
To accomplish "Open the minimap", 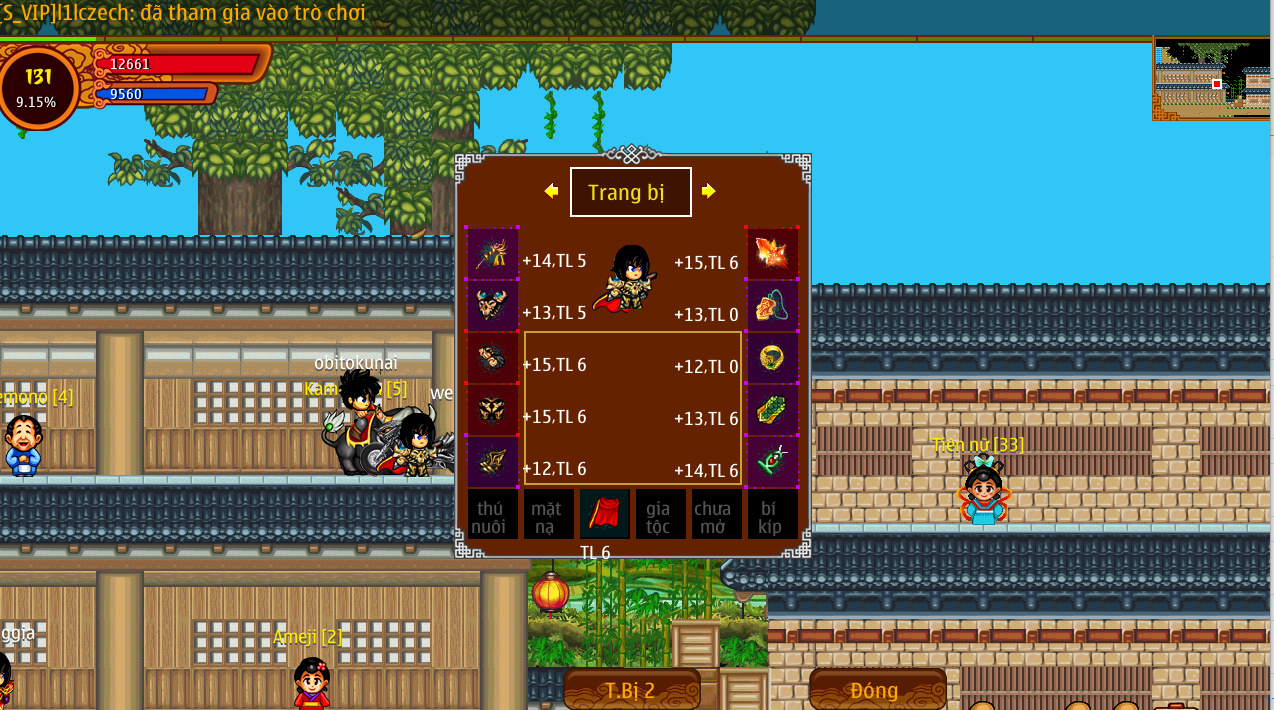I will coord(1212,79).
